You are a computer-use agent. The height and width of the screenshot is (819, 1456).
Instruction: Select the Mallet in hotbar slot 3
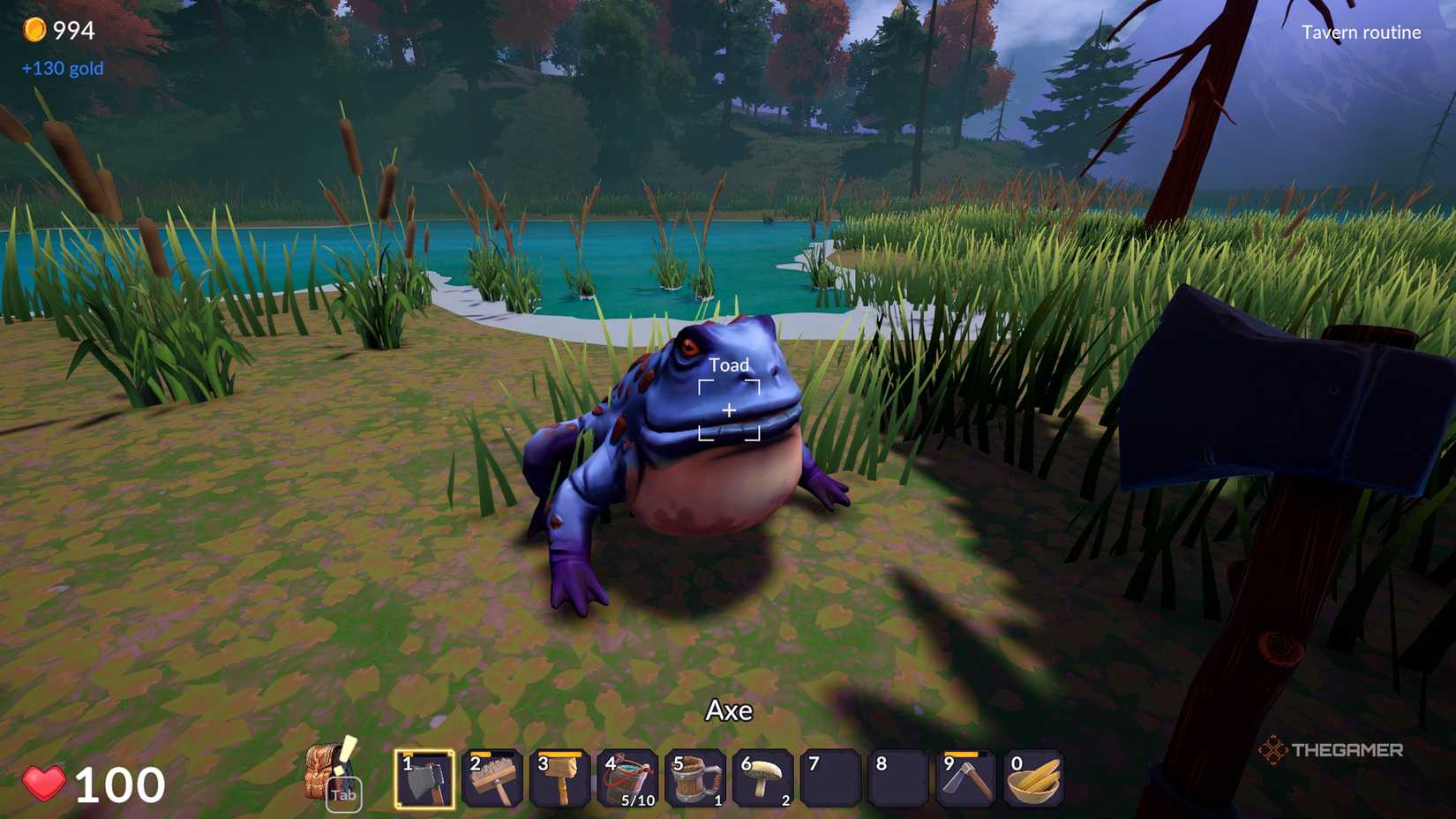pyautogui.click(x=559, y=780)
